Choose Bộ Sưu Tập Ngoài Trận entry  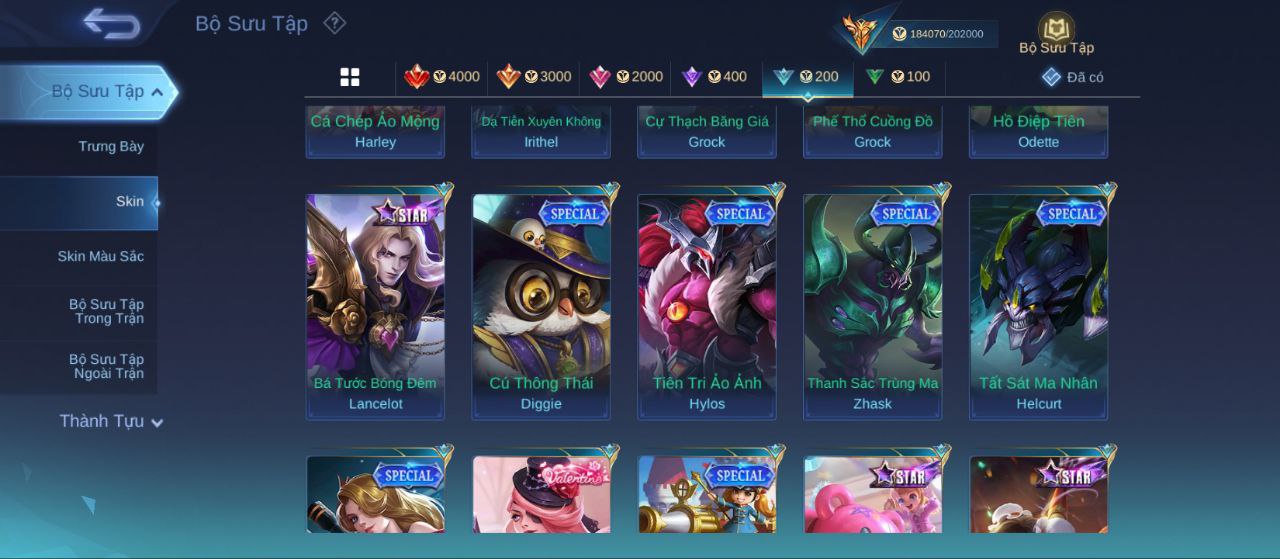click(x=106, y=367)
